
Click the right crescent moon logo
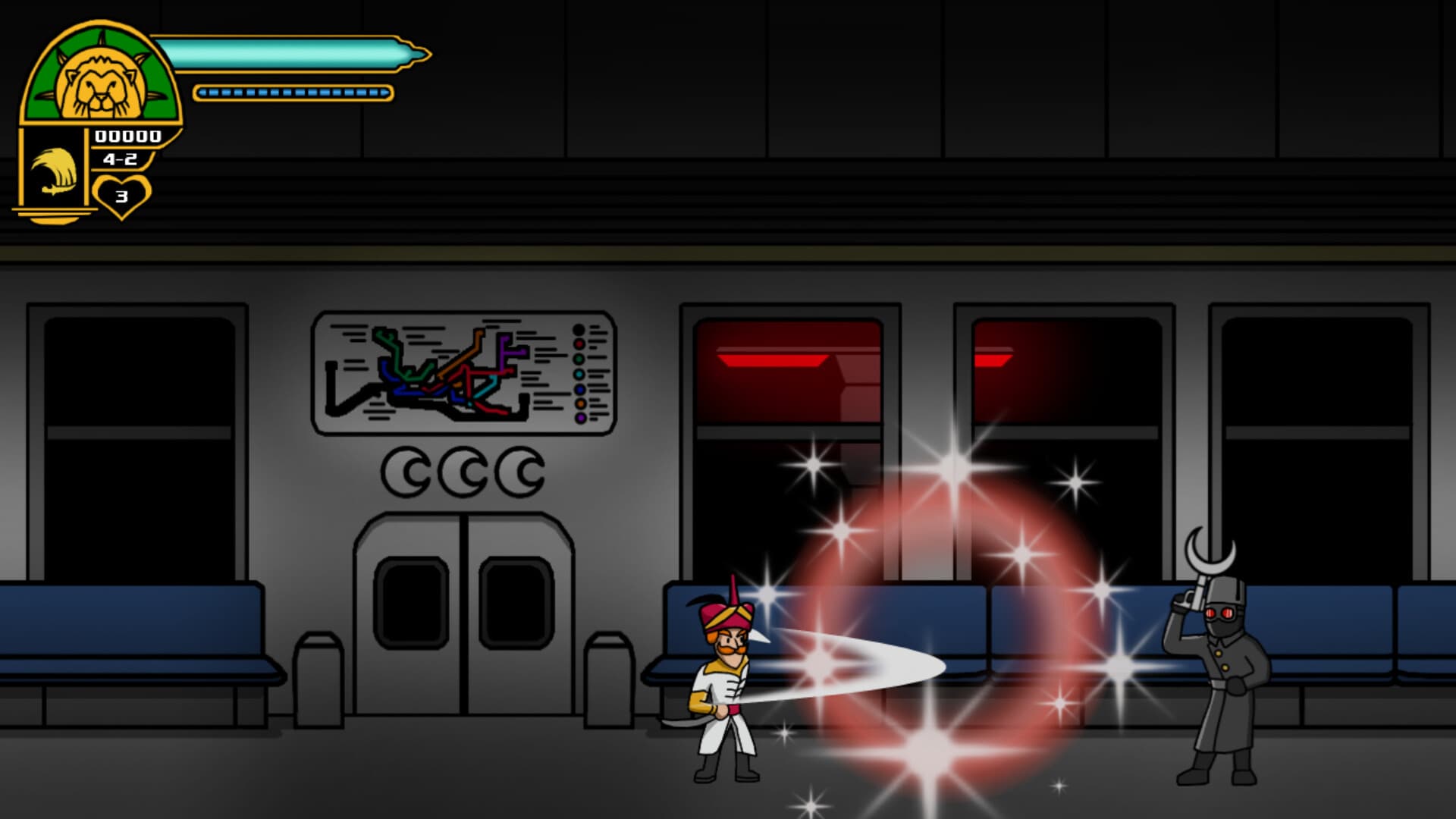point(519,470)
